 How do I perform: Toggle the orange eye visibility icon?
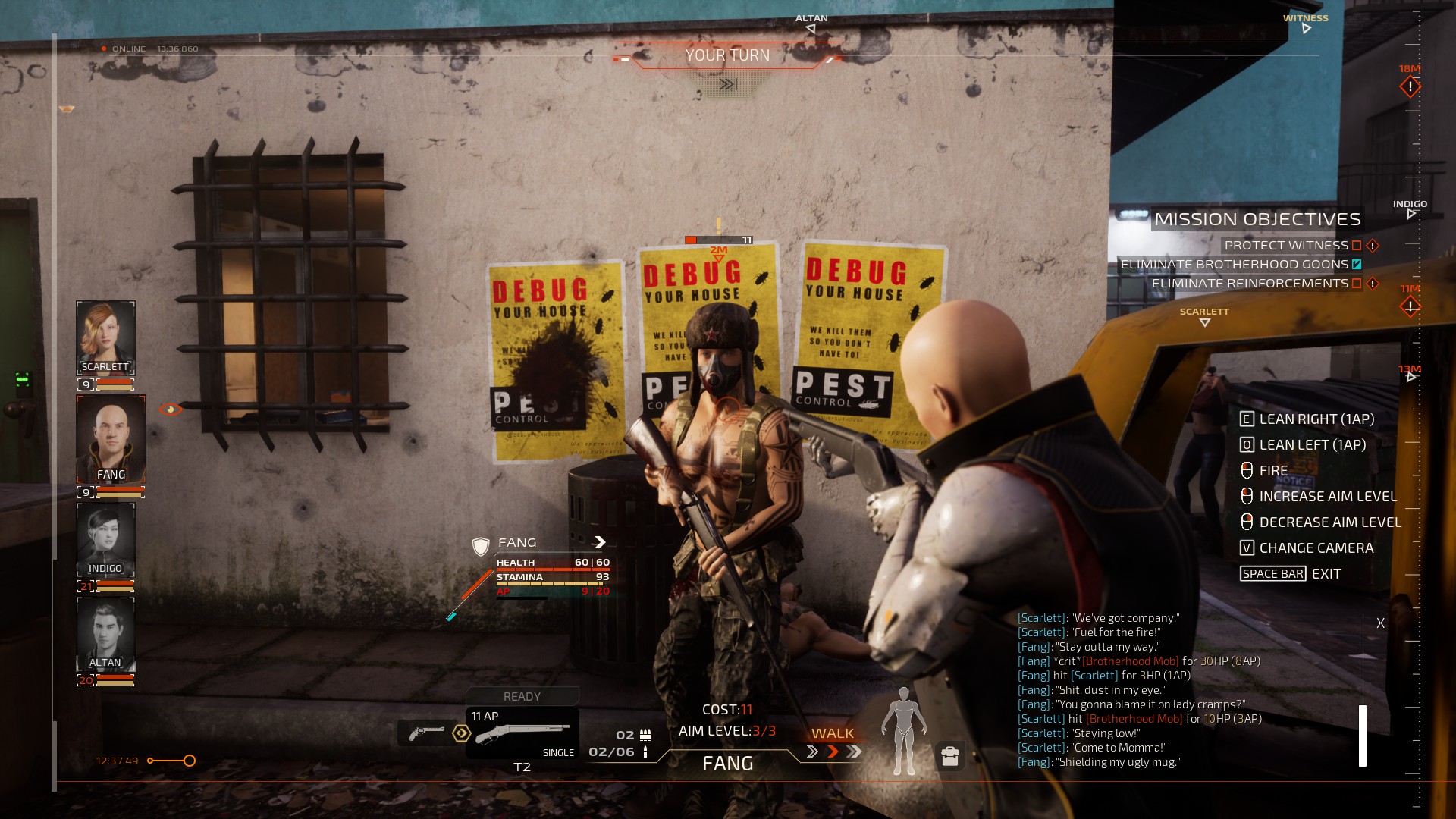170,409
